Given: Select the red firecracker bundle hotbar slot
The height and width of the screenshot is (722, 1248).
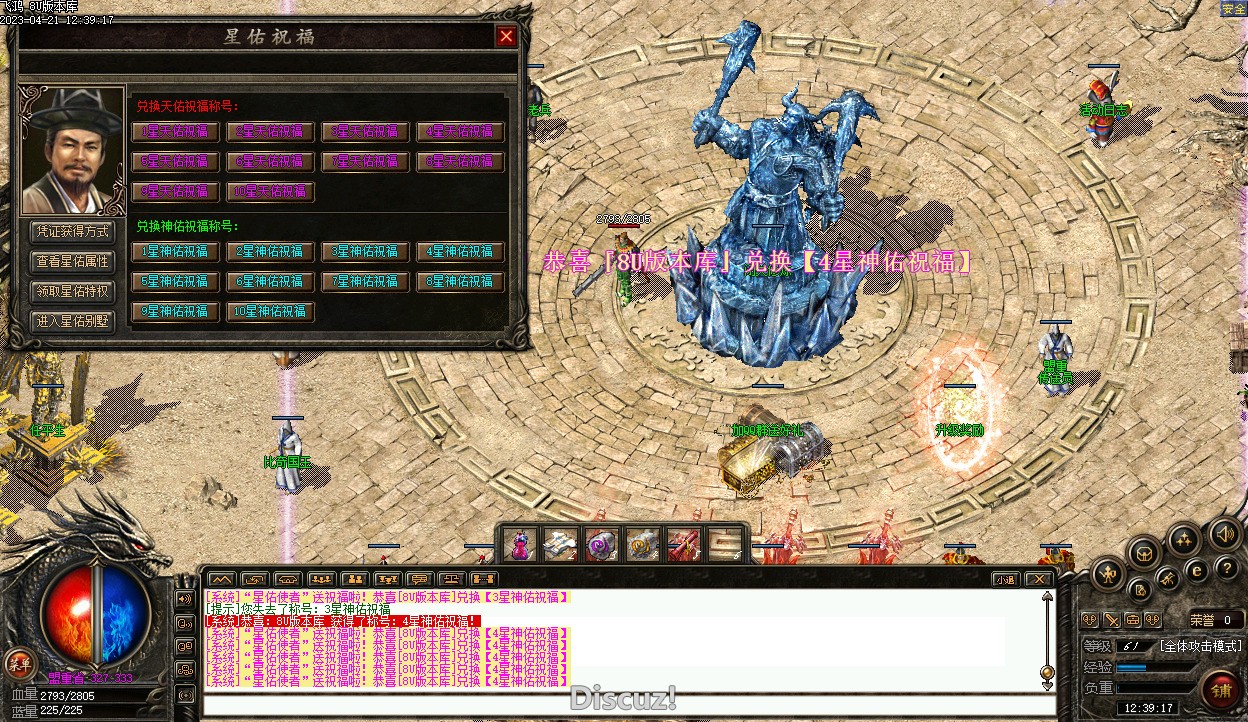Looking at the screenshot, I should click(x=684, y=544).
